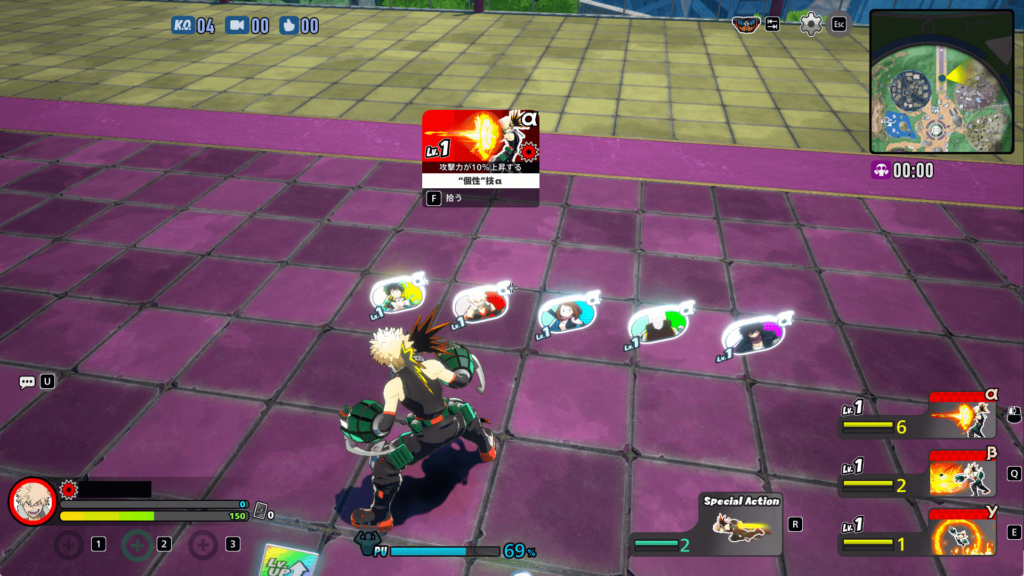Open the settings gear icon

click(x=811, y=24)
